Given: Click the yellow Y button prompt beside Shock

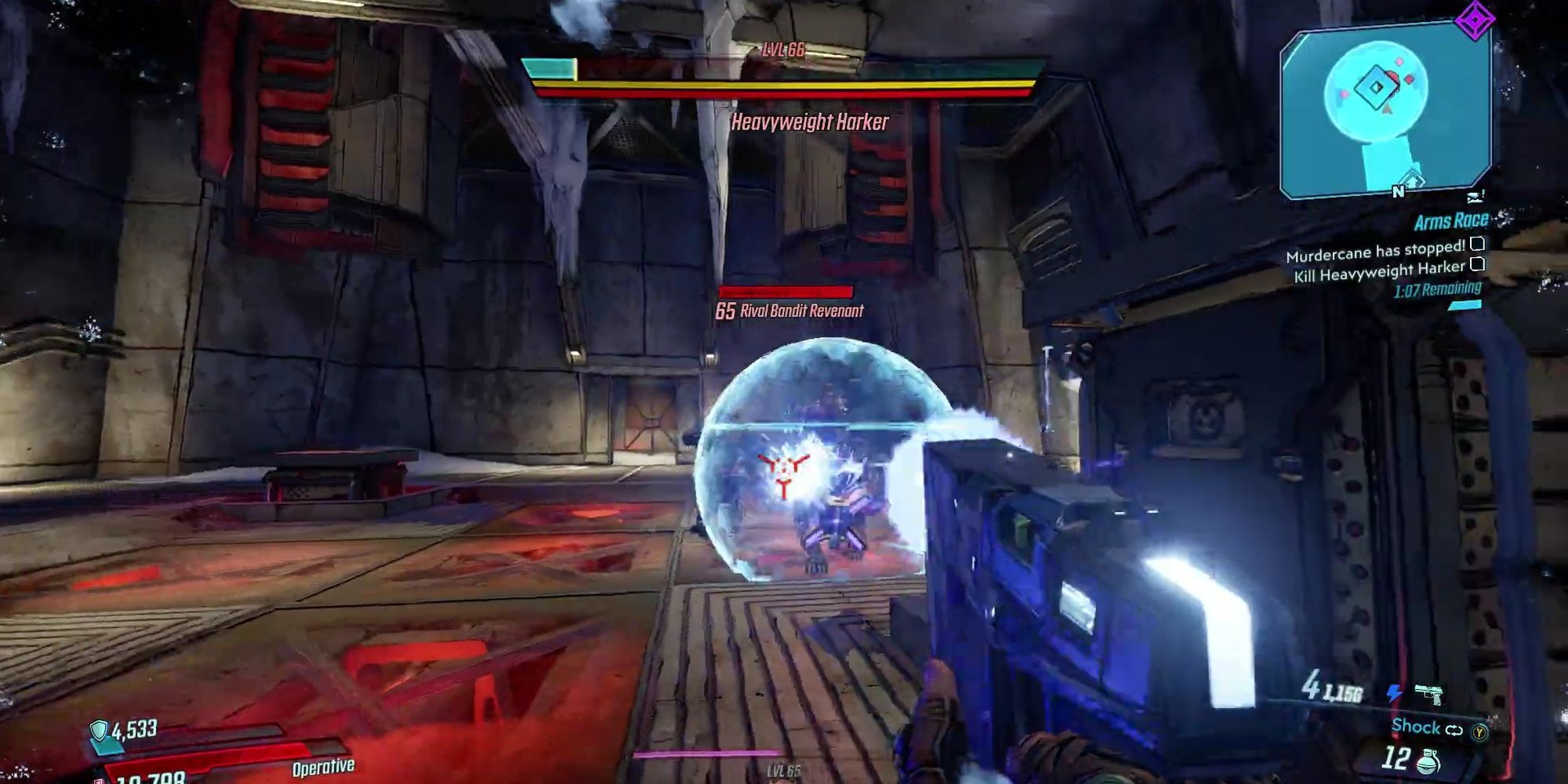Looking at the screenshot, I should pyautogui.click(x=1479, y=731).
